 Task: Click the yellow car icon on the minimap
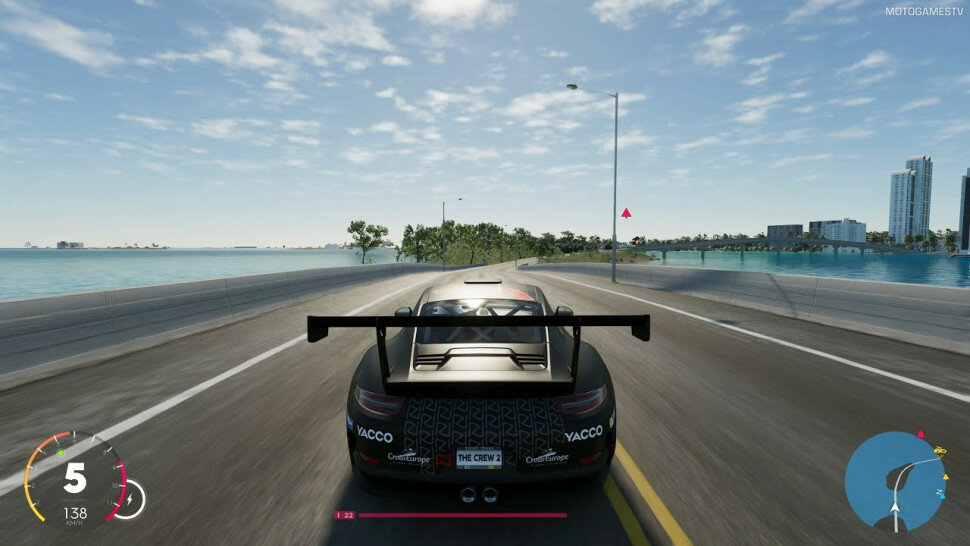pyautogui.click(x=939, y=450)
